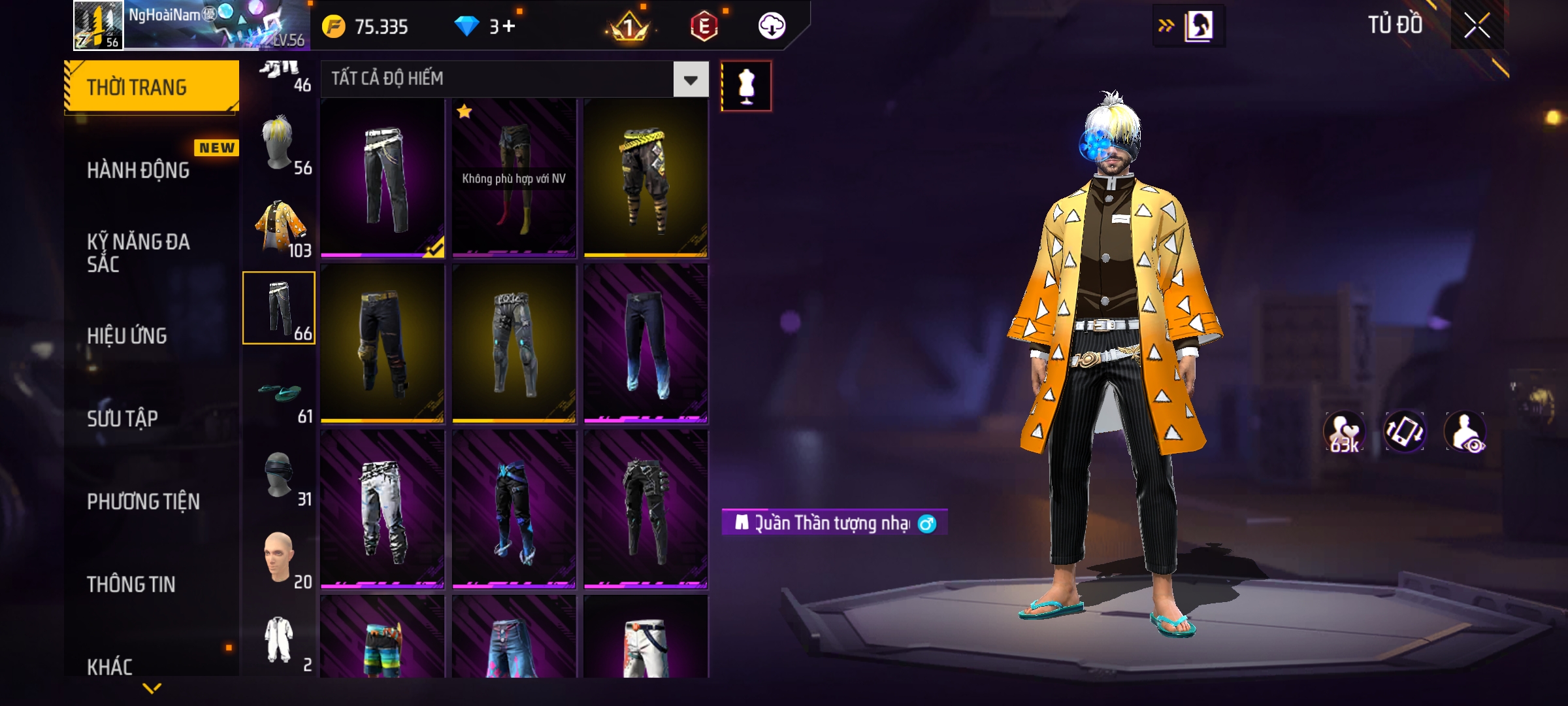Open the Thông Tin tab

[x=131, y=584]
